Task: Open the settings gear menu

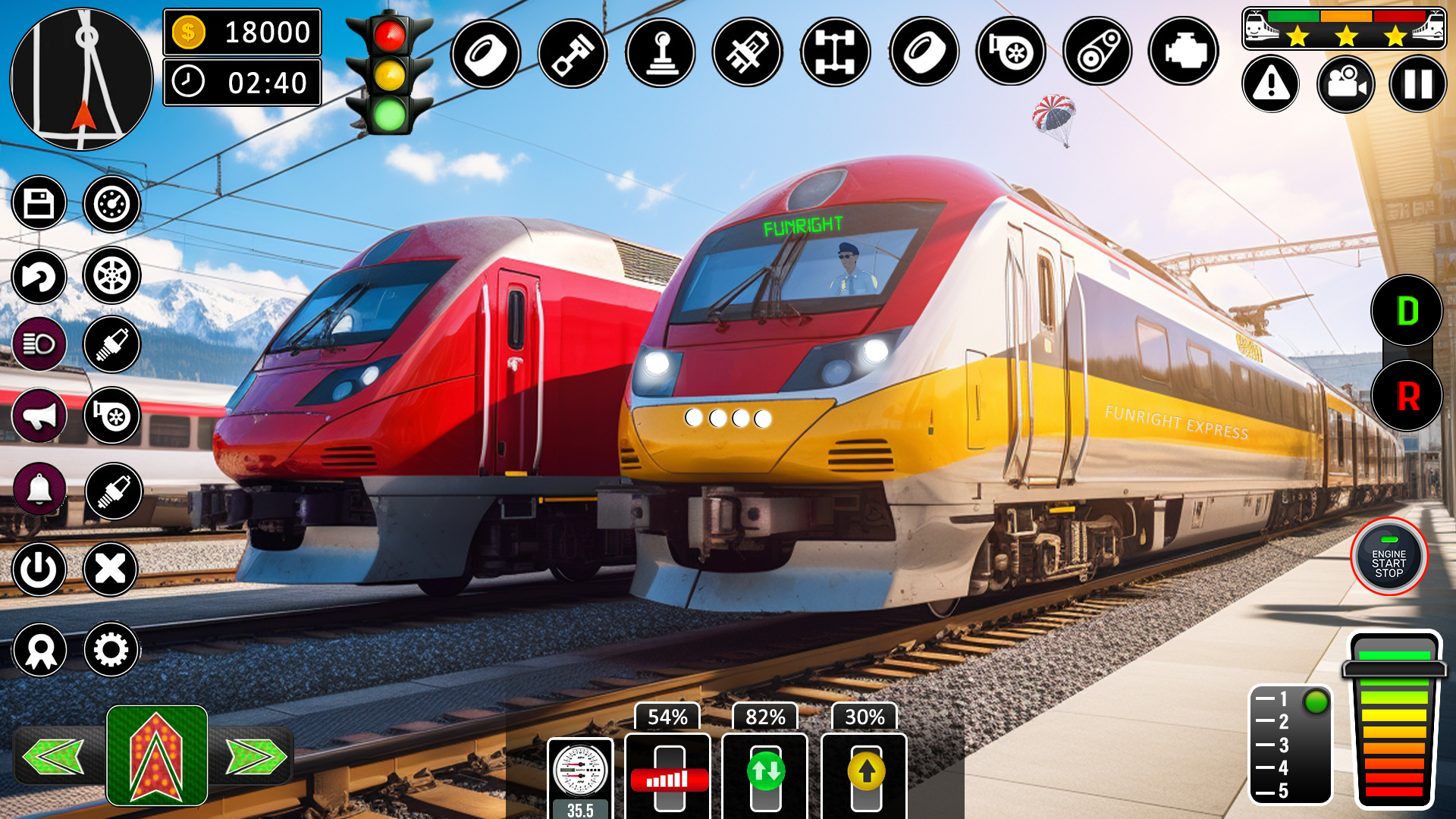Action: point(112,650)
